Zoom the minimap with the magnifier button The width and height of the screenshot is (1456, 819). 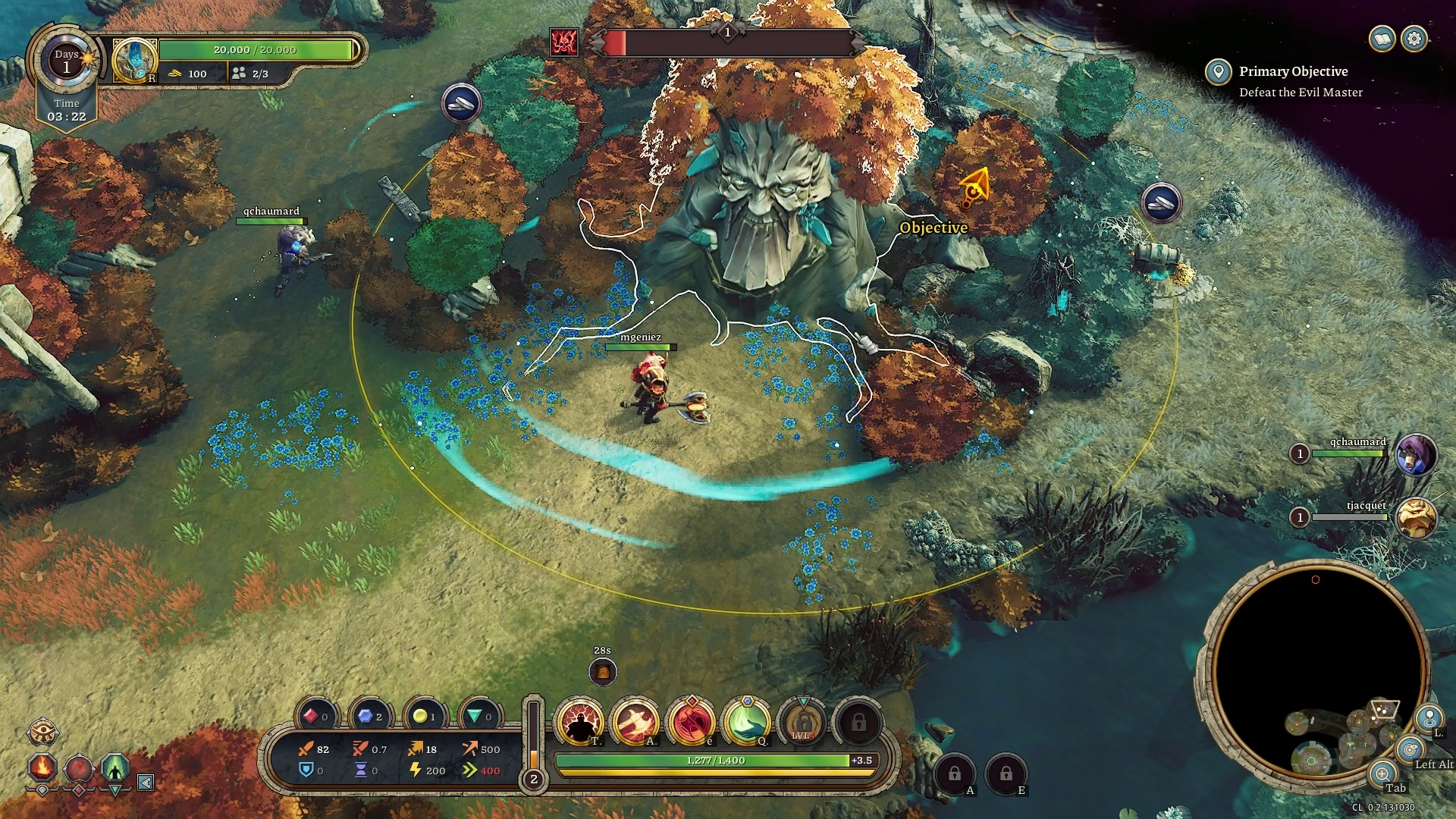click(1382, 774)
